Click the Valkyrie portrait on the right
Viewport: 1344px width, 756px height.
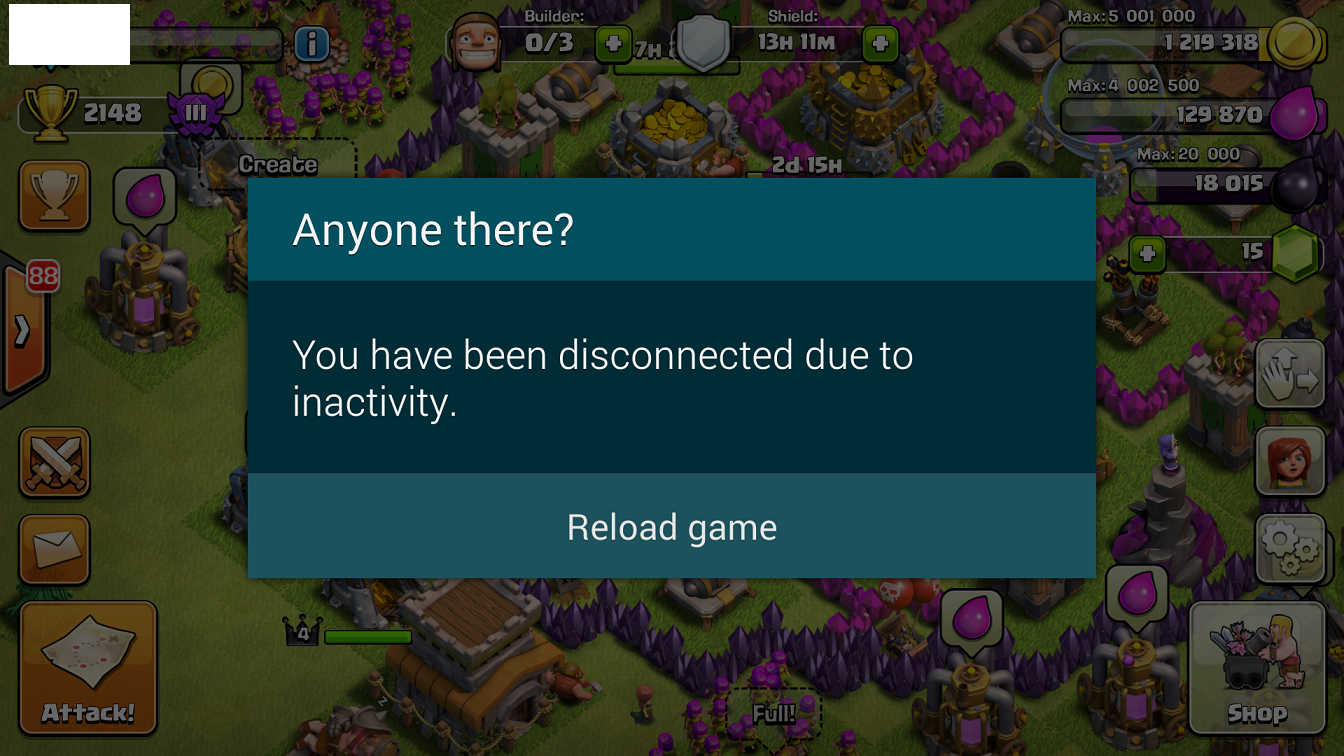tap(1290, 462)
